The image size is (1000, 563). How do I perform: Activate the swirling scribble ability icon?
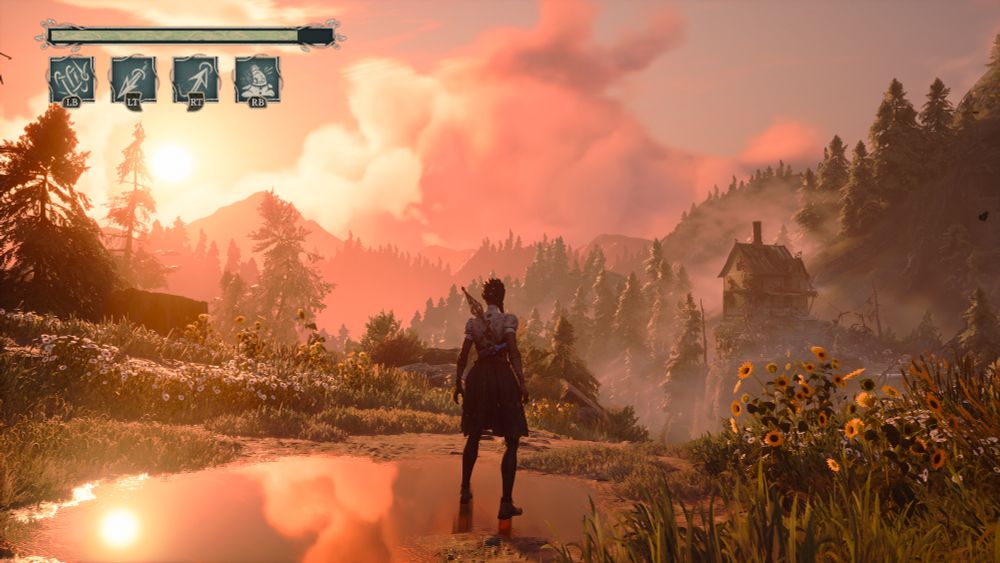pos(72,78)
